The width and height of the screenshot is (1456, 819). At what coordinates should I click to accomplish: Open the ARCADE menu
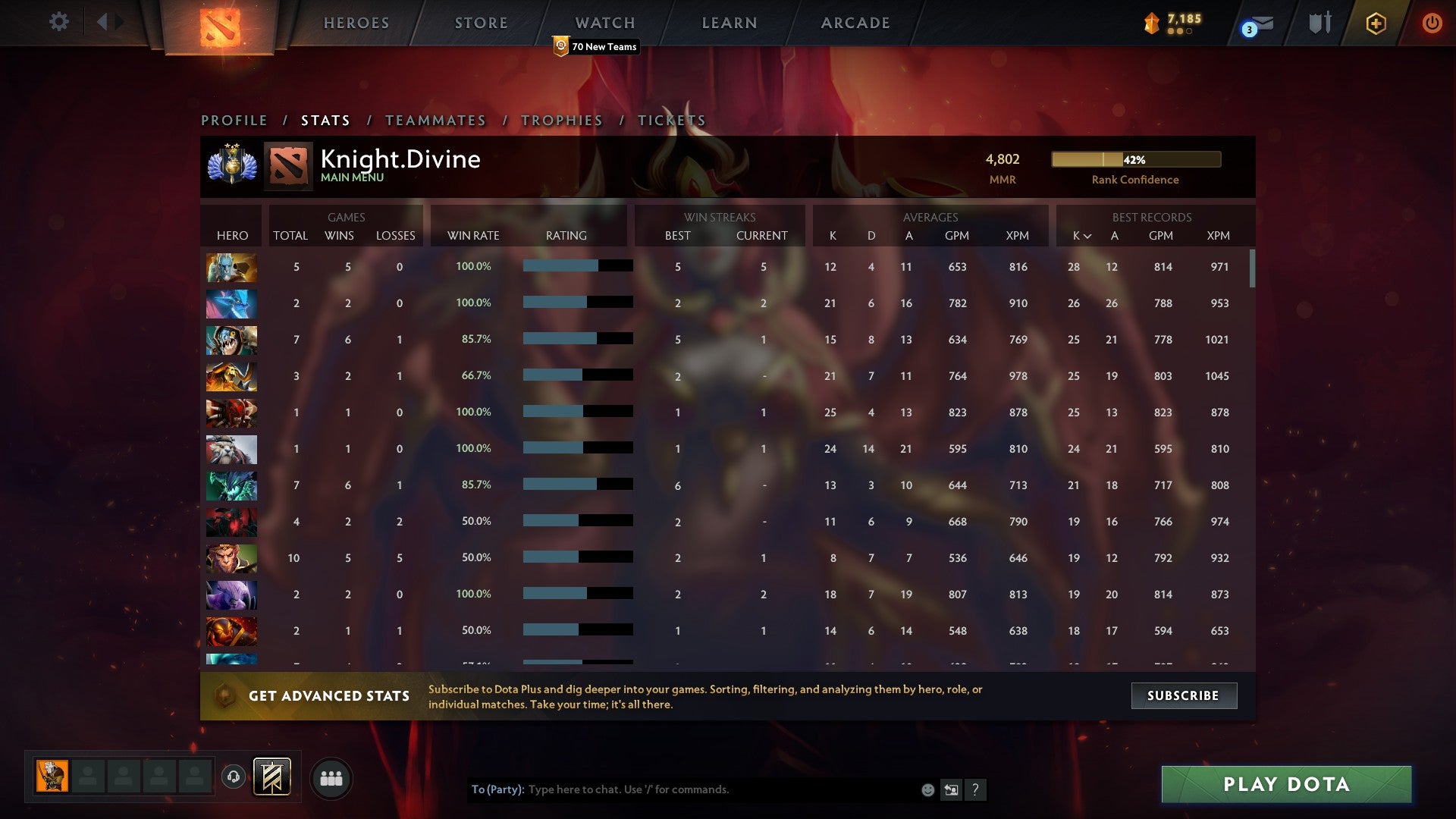[854, 22]
